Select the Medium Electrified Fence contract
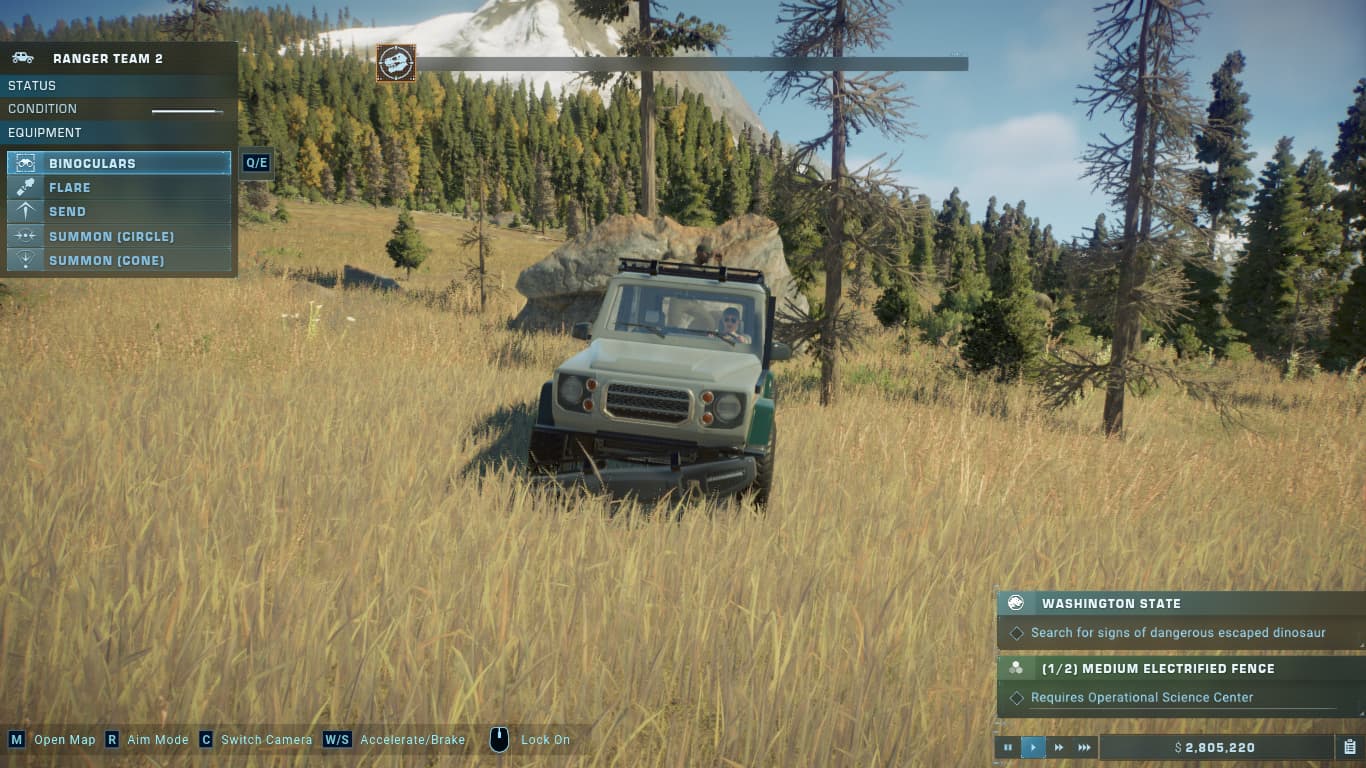The image size is (1366, 768). click(1180, 669)
